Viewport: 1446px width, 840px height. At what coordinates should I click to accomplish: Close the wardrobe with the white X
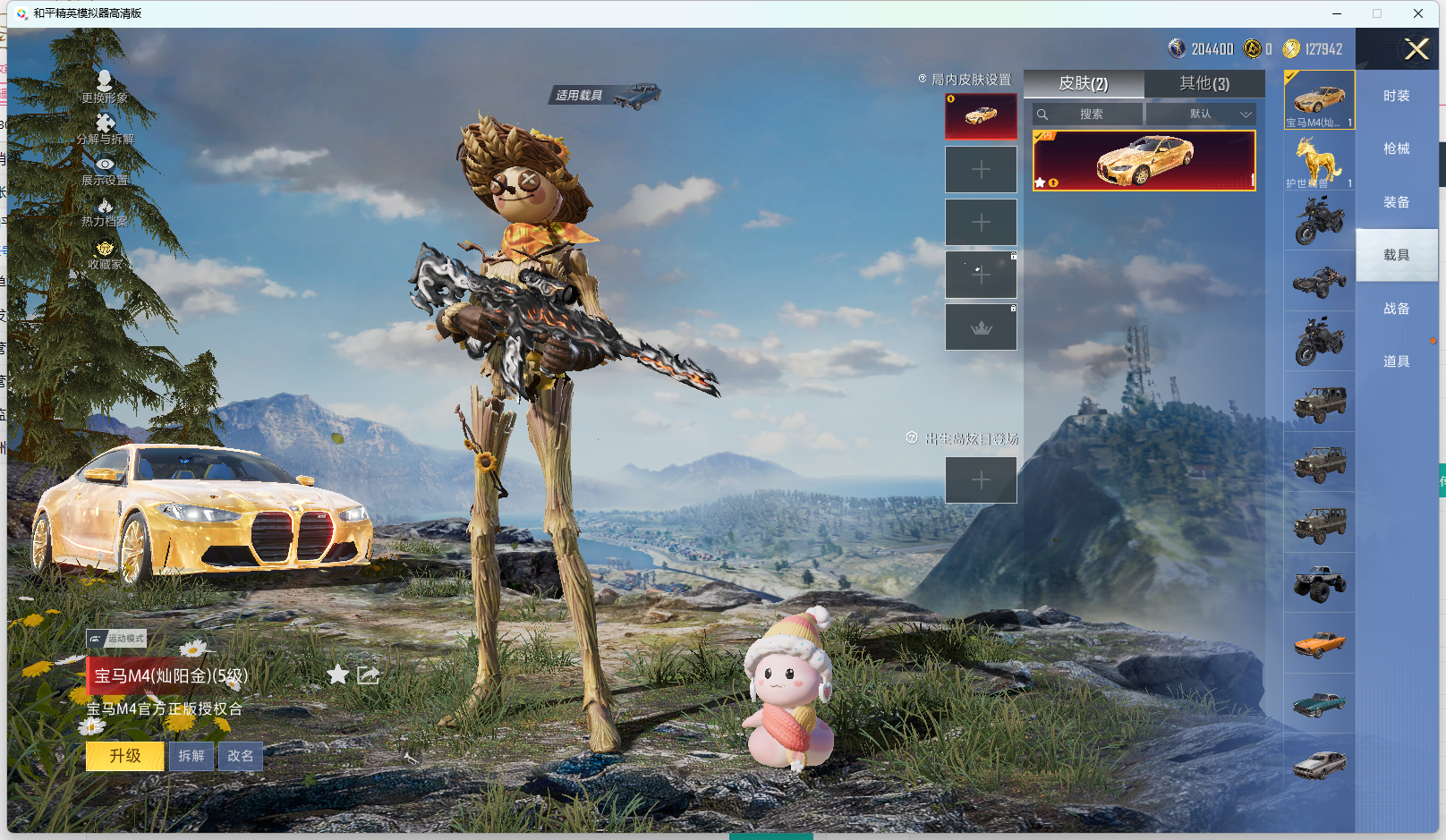click(x=1416, y=49)
